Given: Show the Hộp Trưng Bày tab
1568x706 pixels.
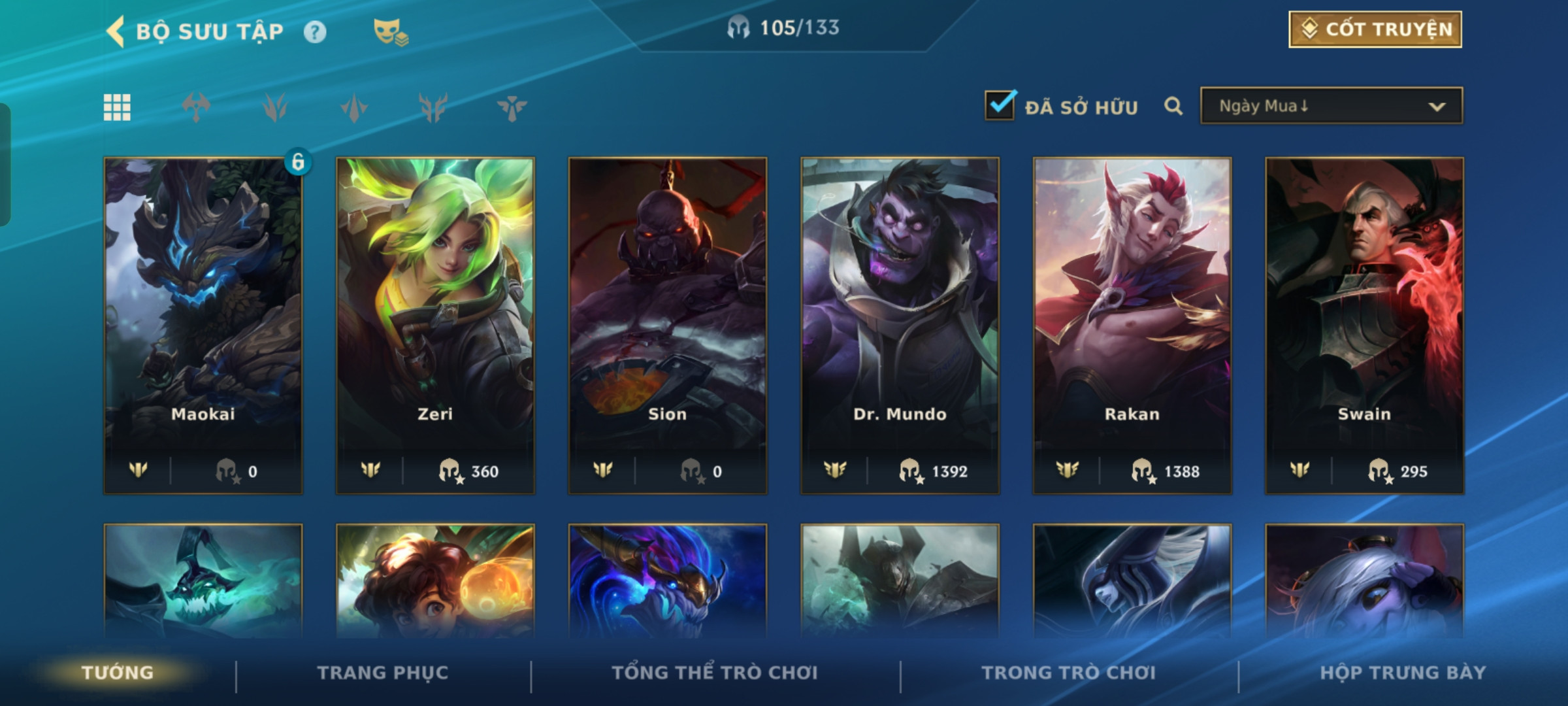Looking at the screenshot, I should (x=1403, y=673).
